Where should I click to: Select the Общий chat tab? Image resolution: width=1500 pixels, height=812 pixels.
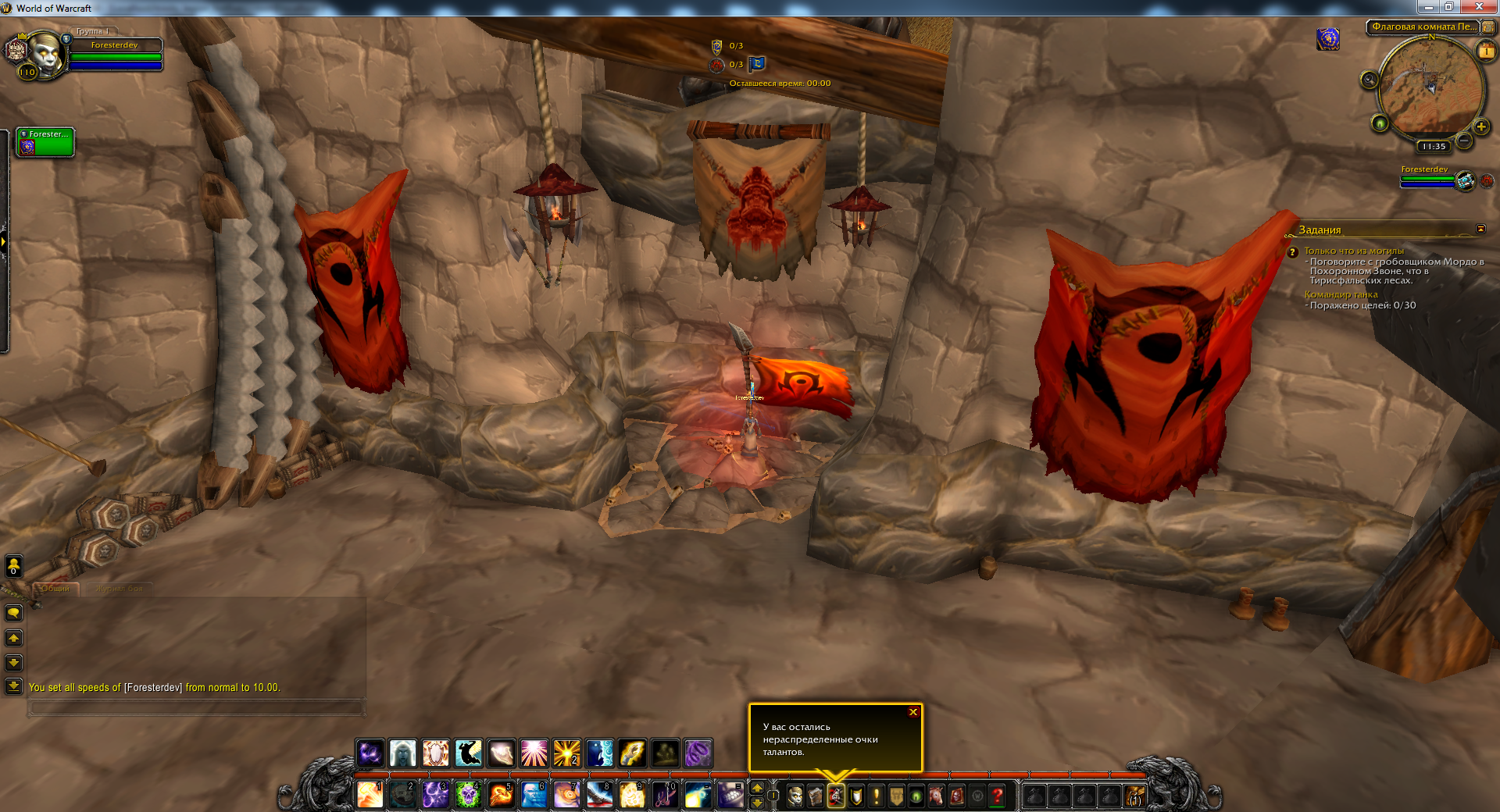(x=55, y=589)
